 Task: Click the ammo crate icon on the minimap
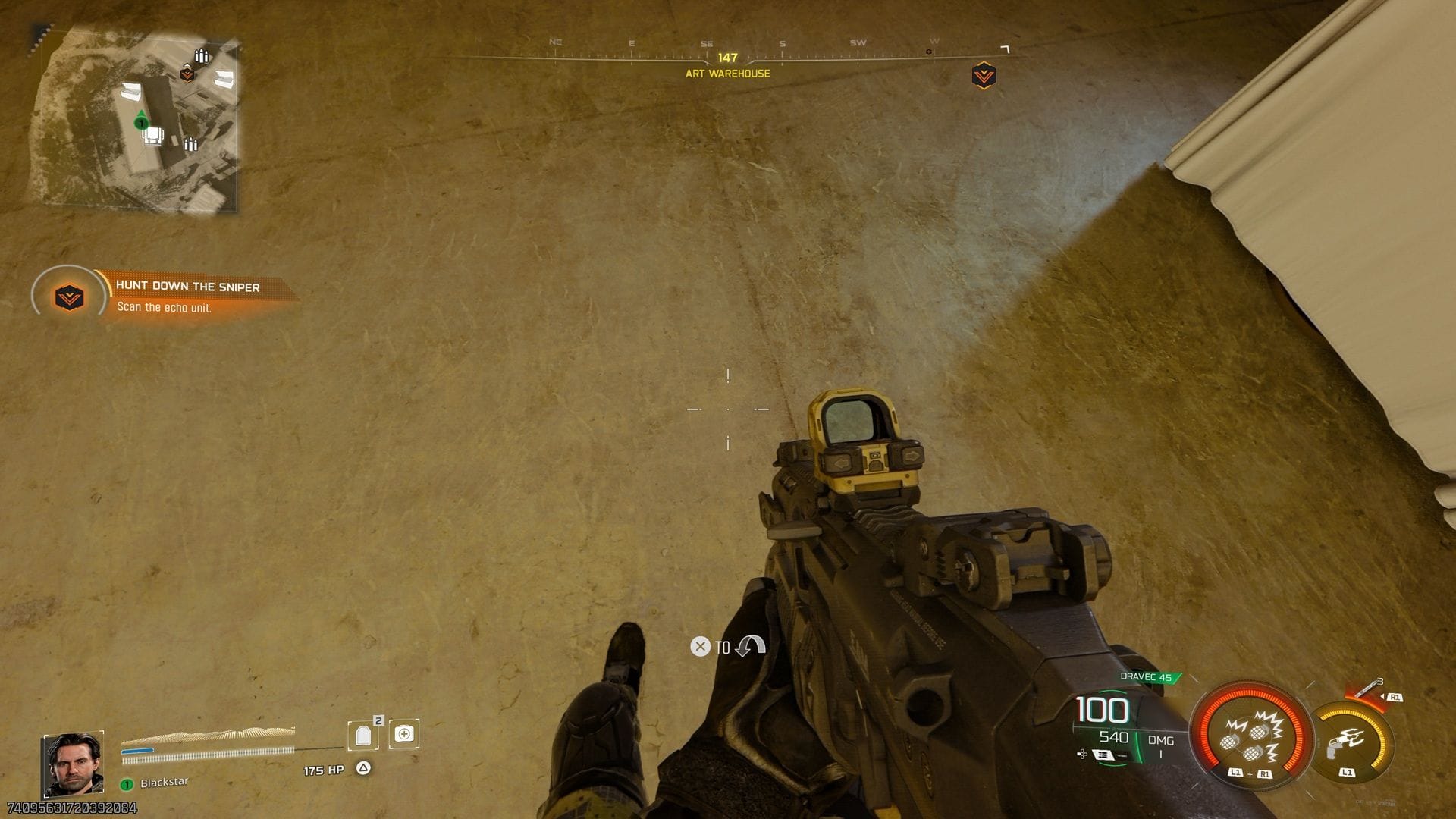coord(202,55)
